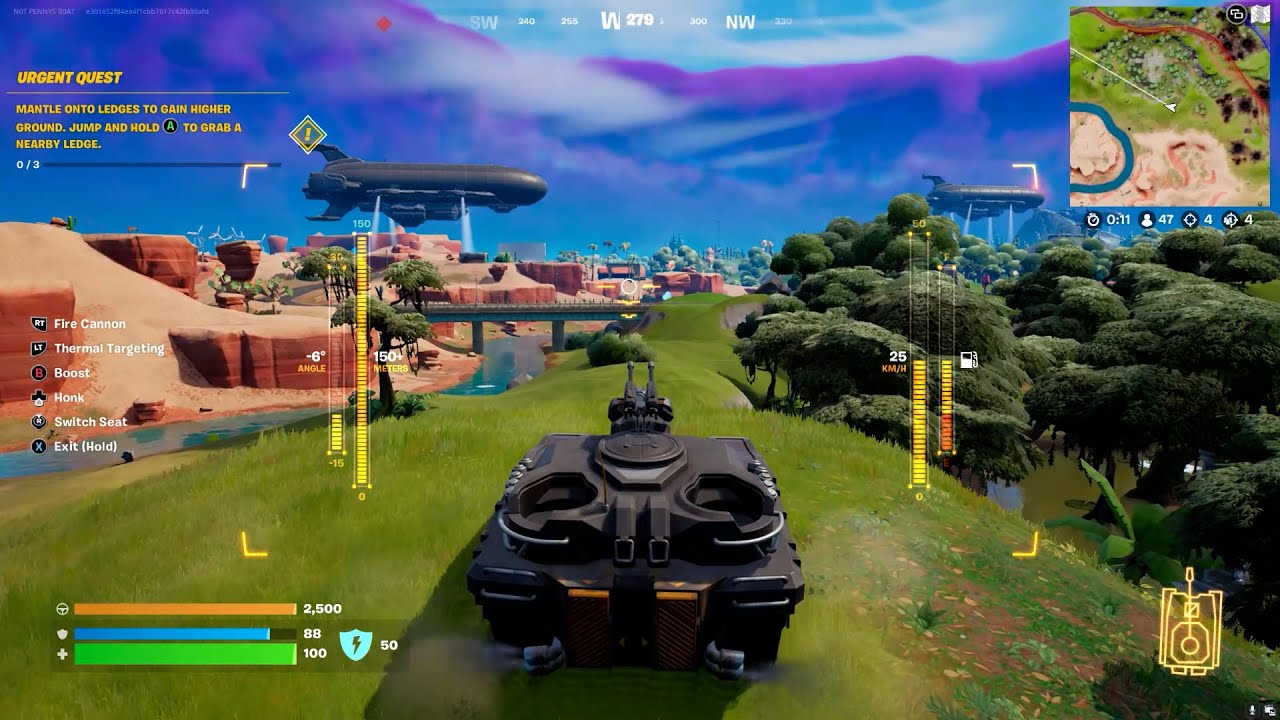Click the eliminations crosshair icon

click(1190, 220)
